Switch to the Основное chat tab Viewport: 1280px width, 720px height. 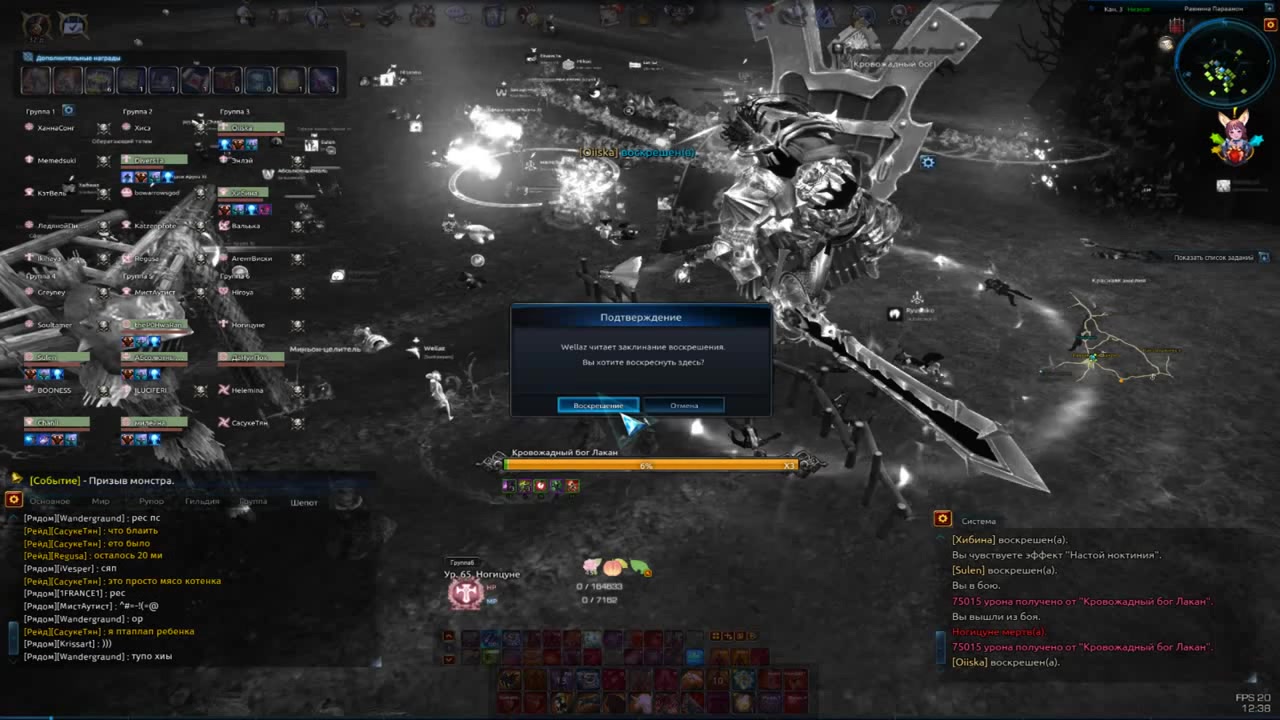[50, 501]
